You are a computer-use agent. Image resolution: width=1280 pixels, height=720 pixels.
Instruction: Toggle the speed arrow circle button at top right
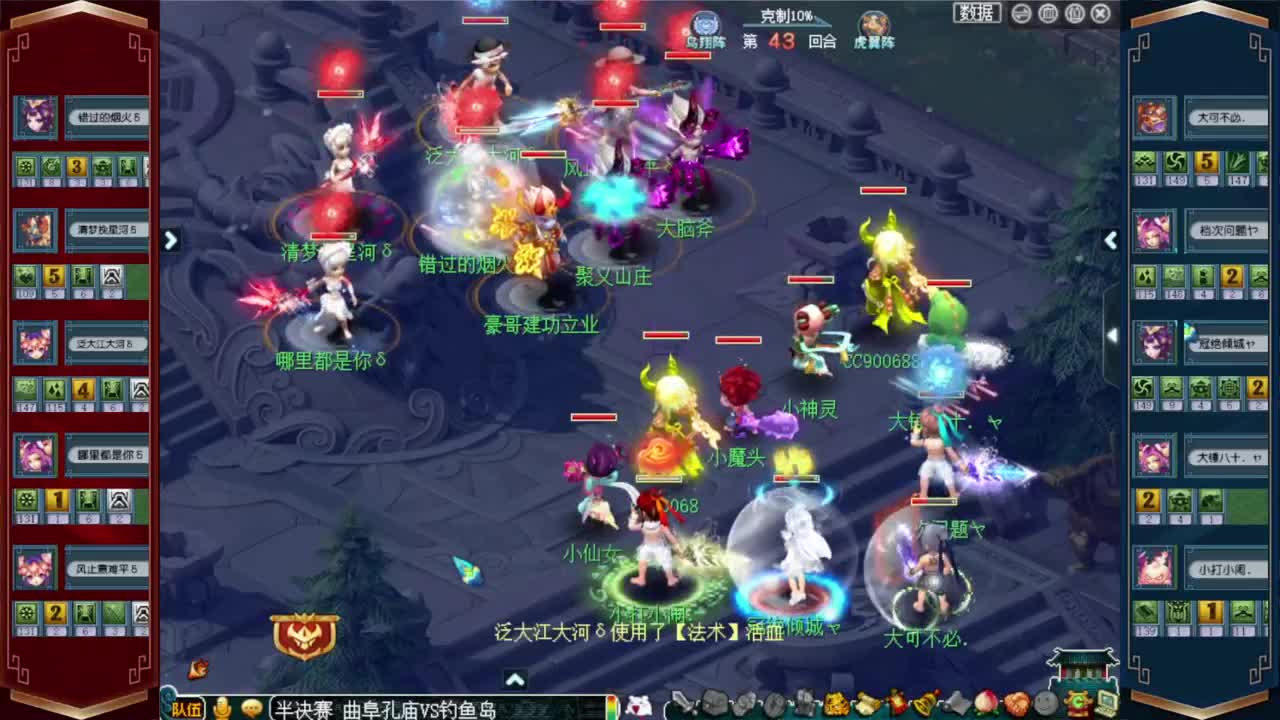[x=1020, y=13]
